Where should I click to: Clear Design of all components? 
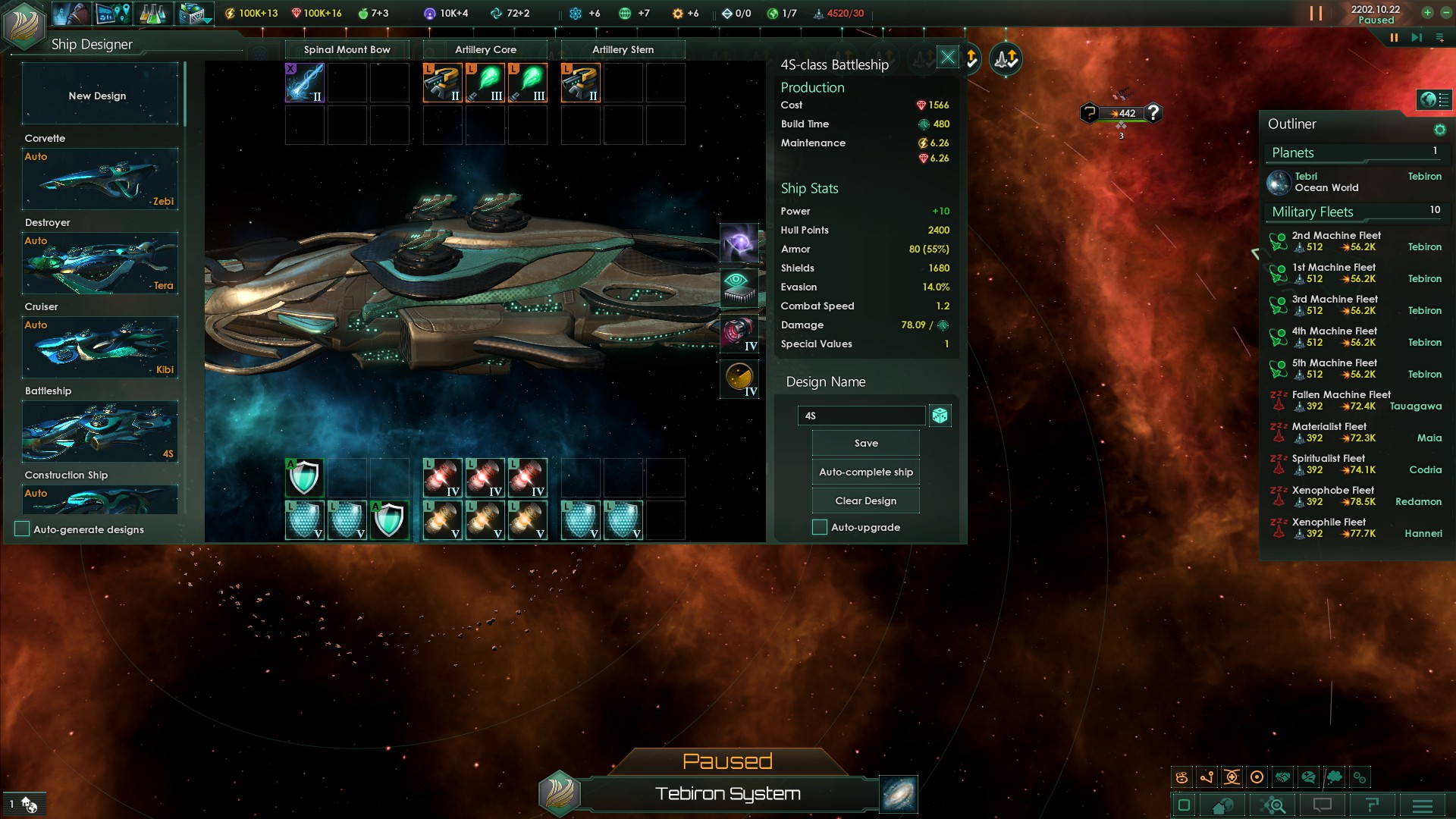point(865,501)
